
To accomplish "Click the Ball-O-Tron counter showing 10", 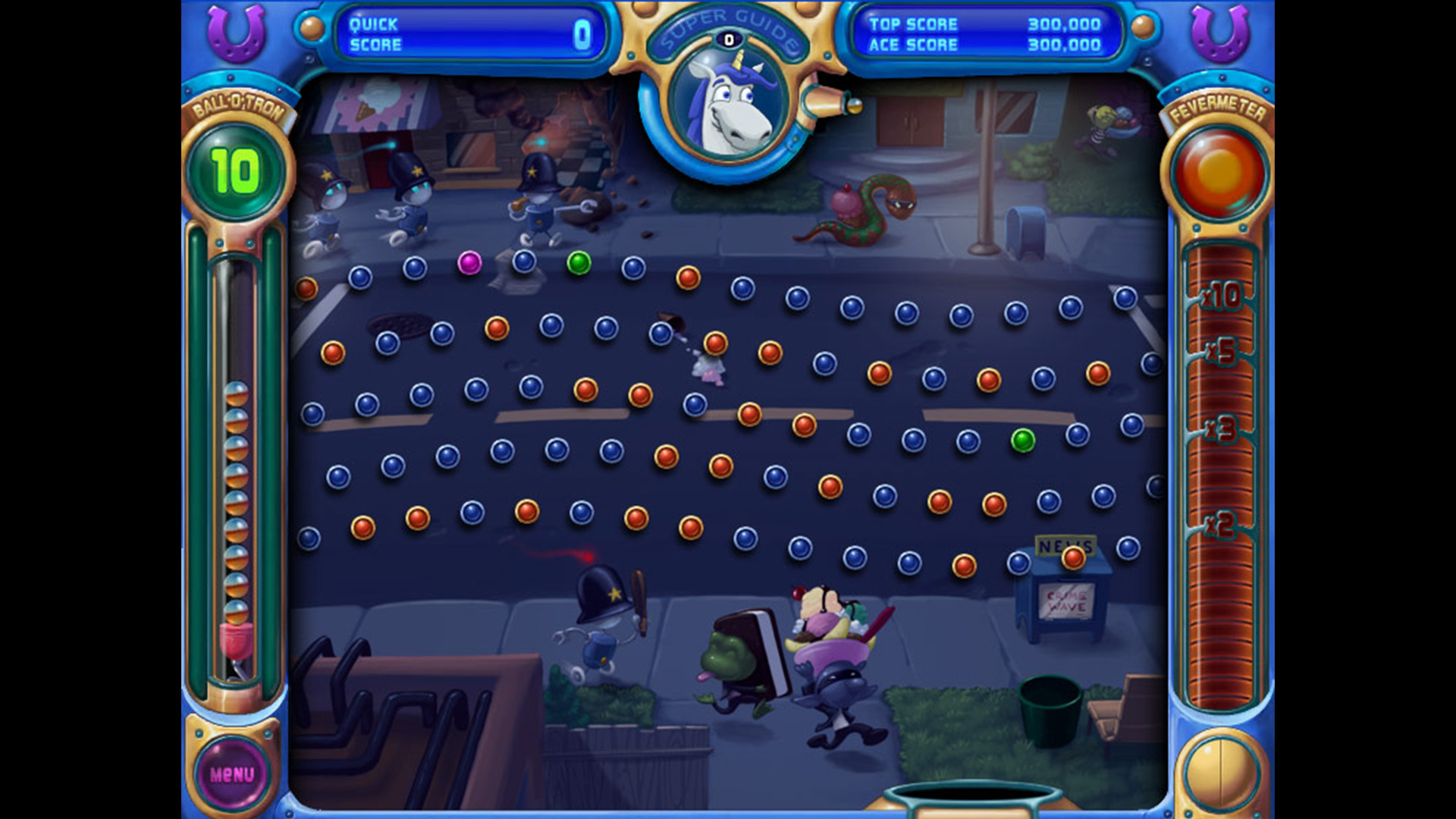I will (x=236, y=168).
